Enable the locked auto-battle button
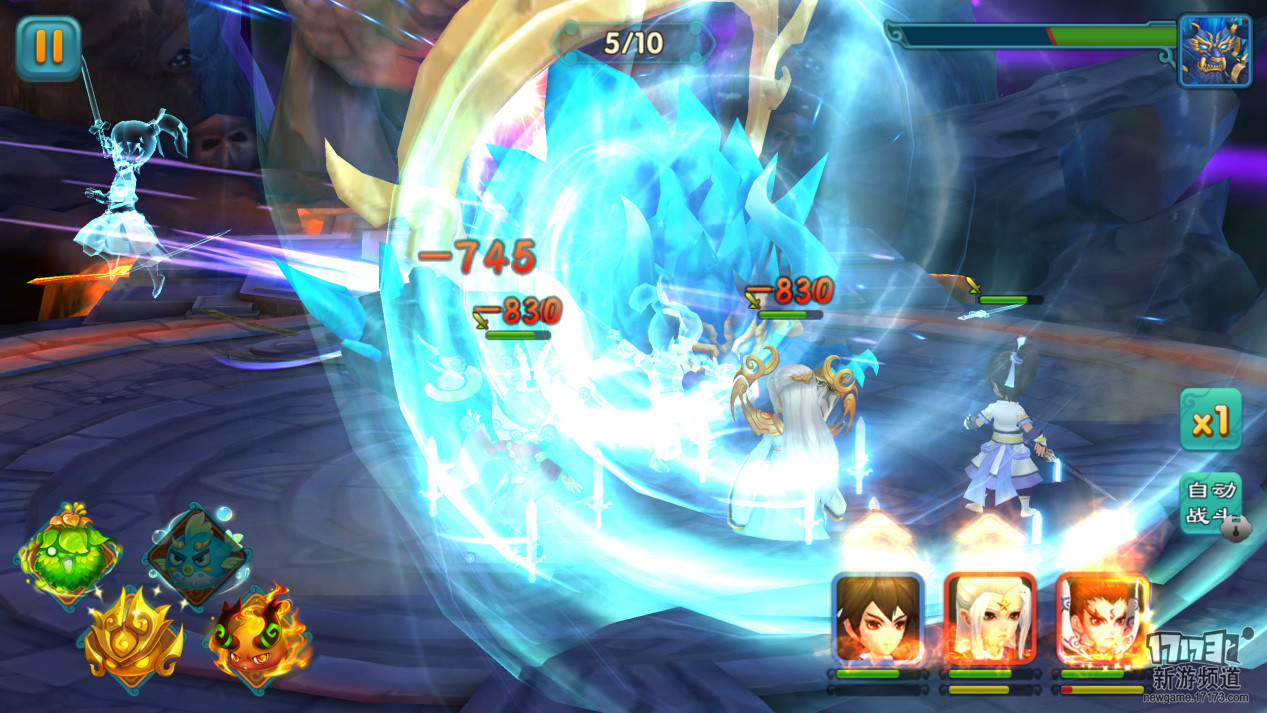 [x=1211, y=503]
